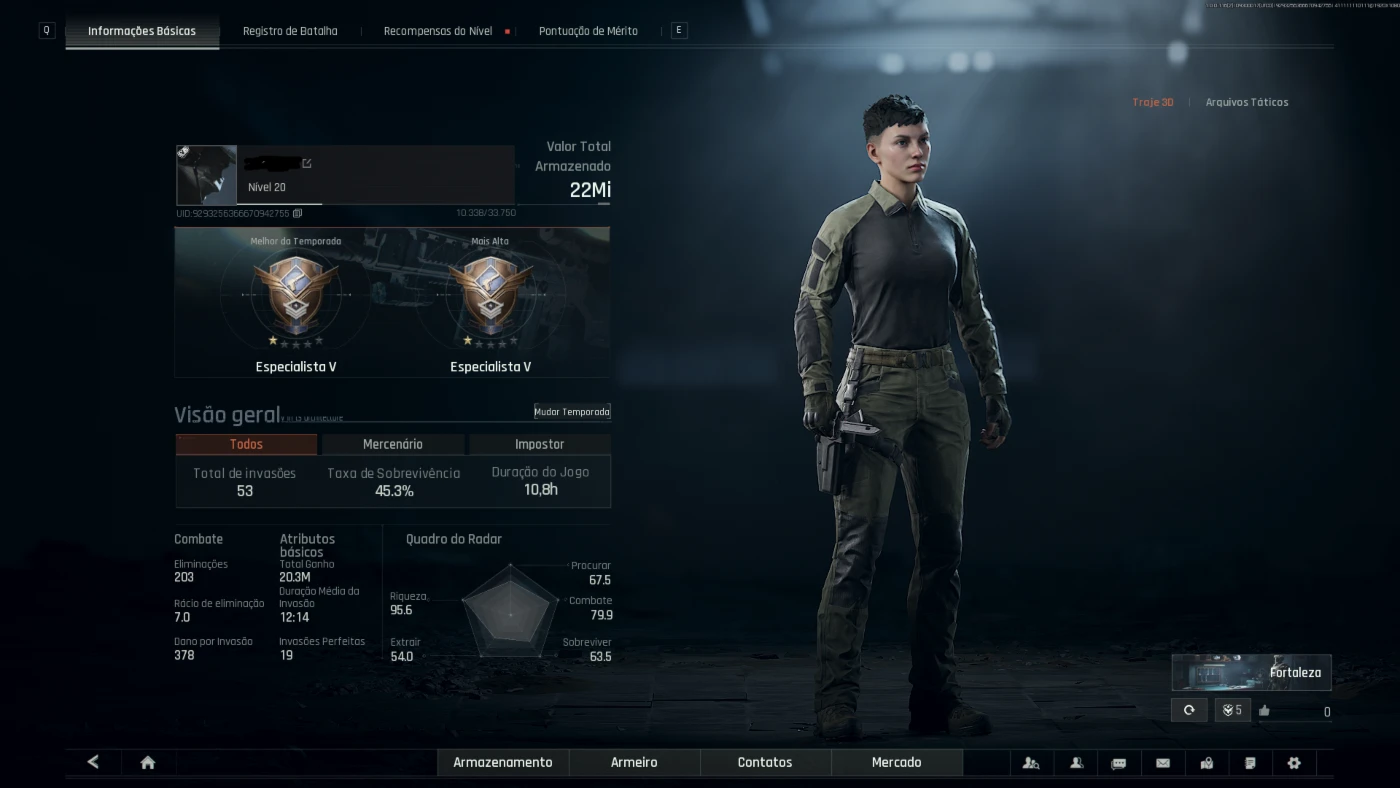The width and height of the screenshot is (1400, 788).
Task: Return to the home screen
Action: point(148,763)
